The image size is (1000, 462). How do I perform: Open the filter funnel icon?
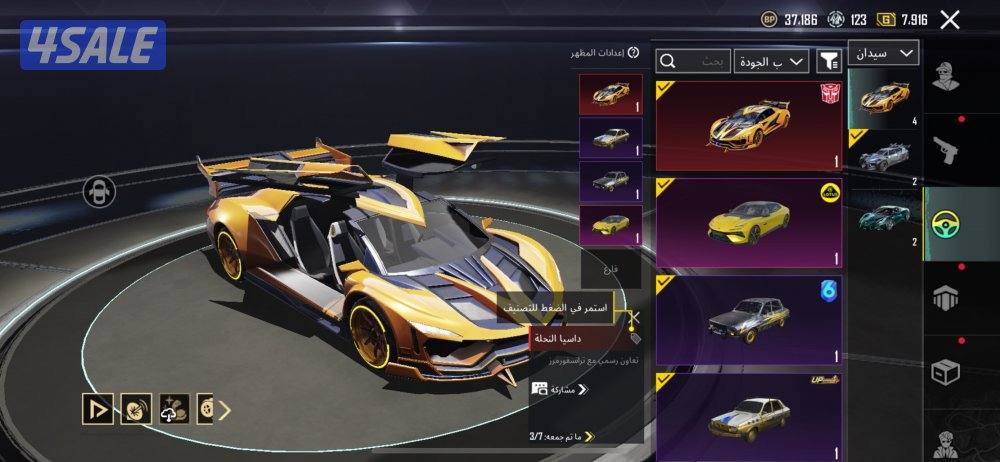[829, 62]
